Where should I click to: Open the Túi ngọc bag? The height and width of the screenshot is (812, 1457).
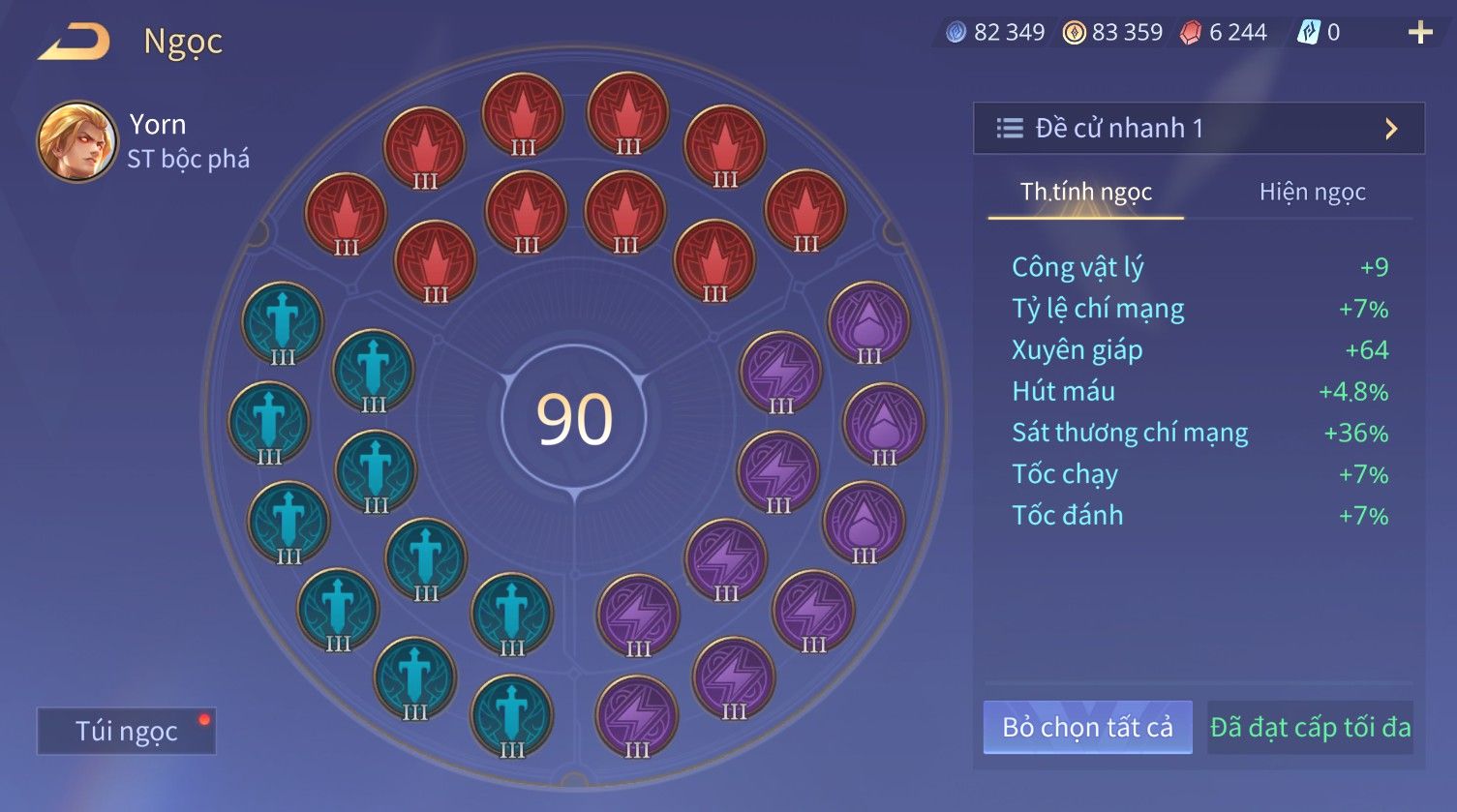126,731
